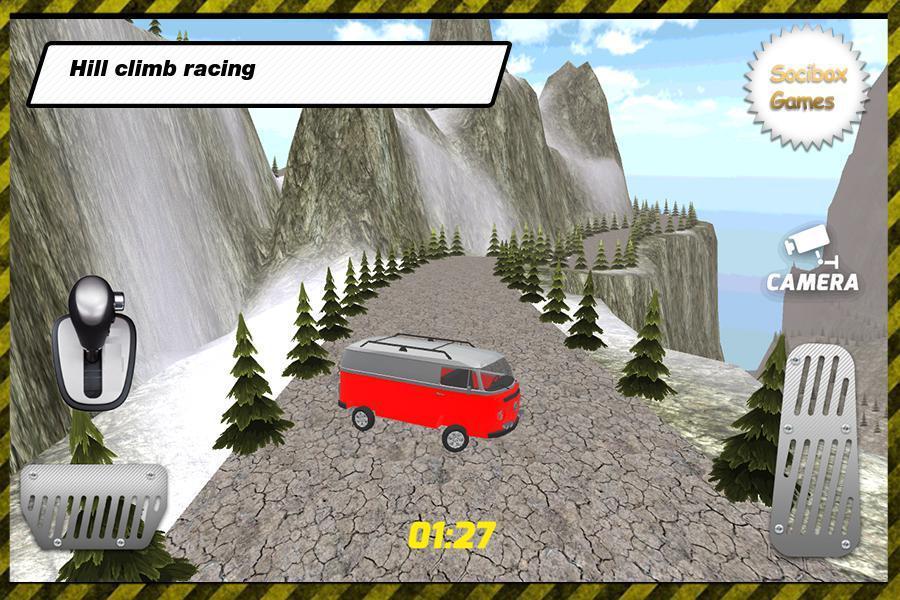Step on the gas pedal
Image resolution: width=900 pixels, height=600 pixels.
tap(816, 452)
